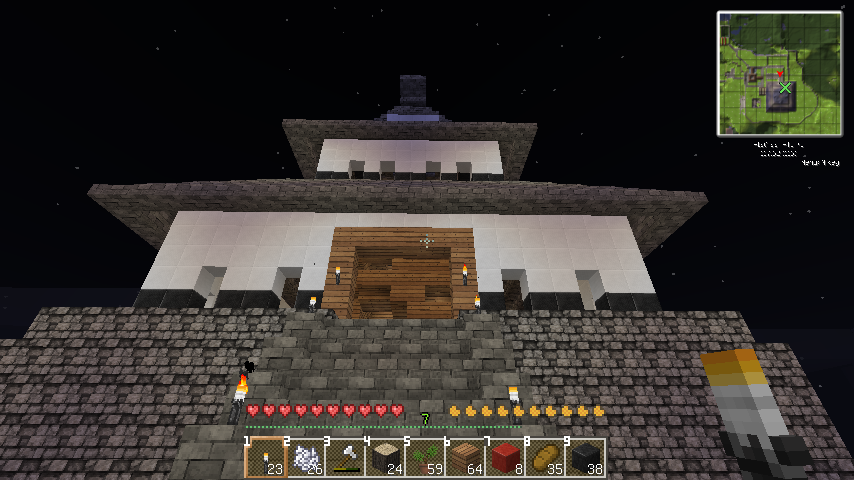Equip the iron axe from the hotbar
This screenshot has height=480, width=854.
coord(345,458)
